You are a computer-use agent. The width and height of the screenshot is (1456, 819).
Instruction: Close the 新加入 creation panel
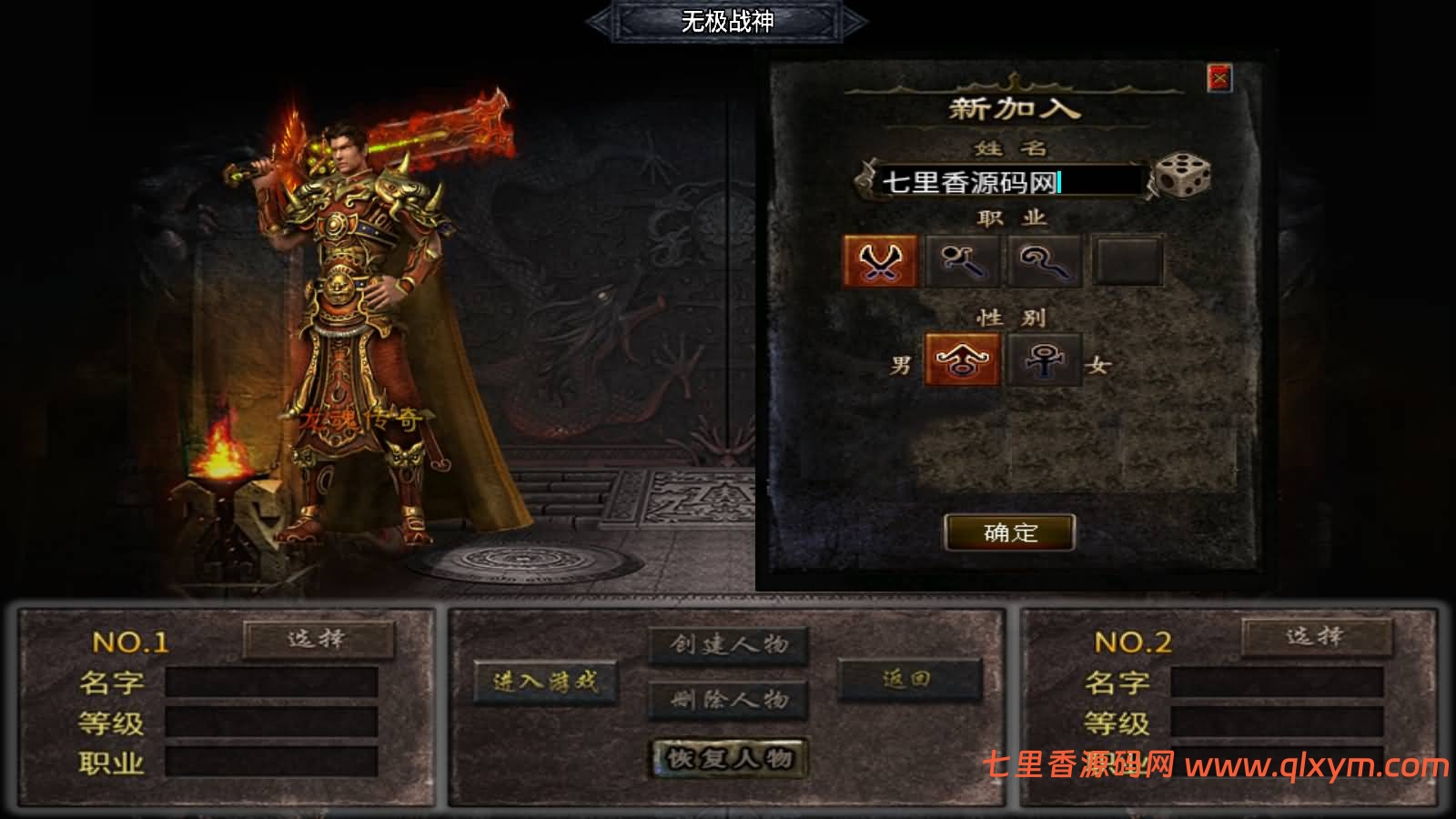point(1219,78)
